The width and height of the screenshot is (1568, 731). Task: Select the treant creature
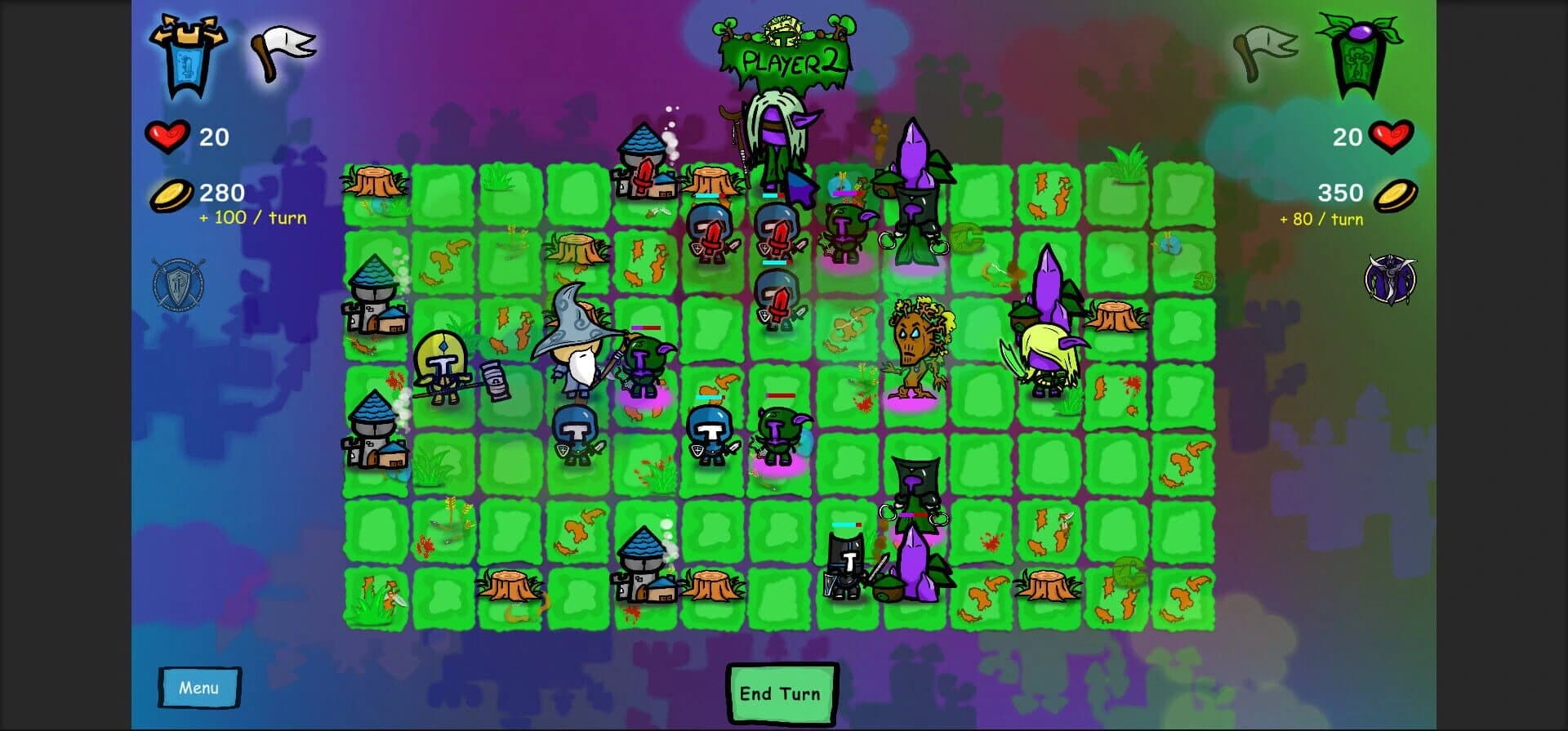click(915, 351)
